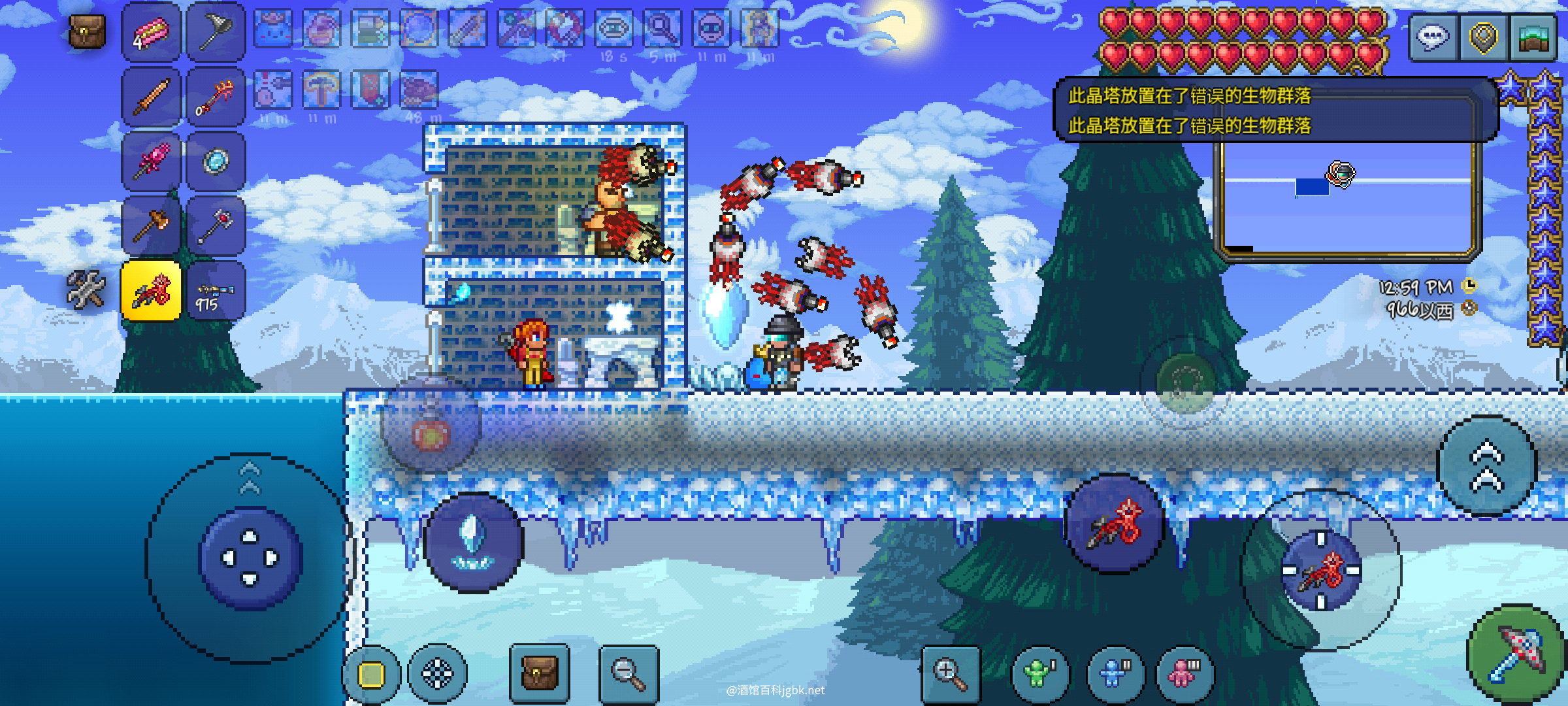
Task: Zoom in with the plus magnifier
Action: (x=951, y=673)
